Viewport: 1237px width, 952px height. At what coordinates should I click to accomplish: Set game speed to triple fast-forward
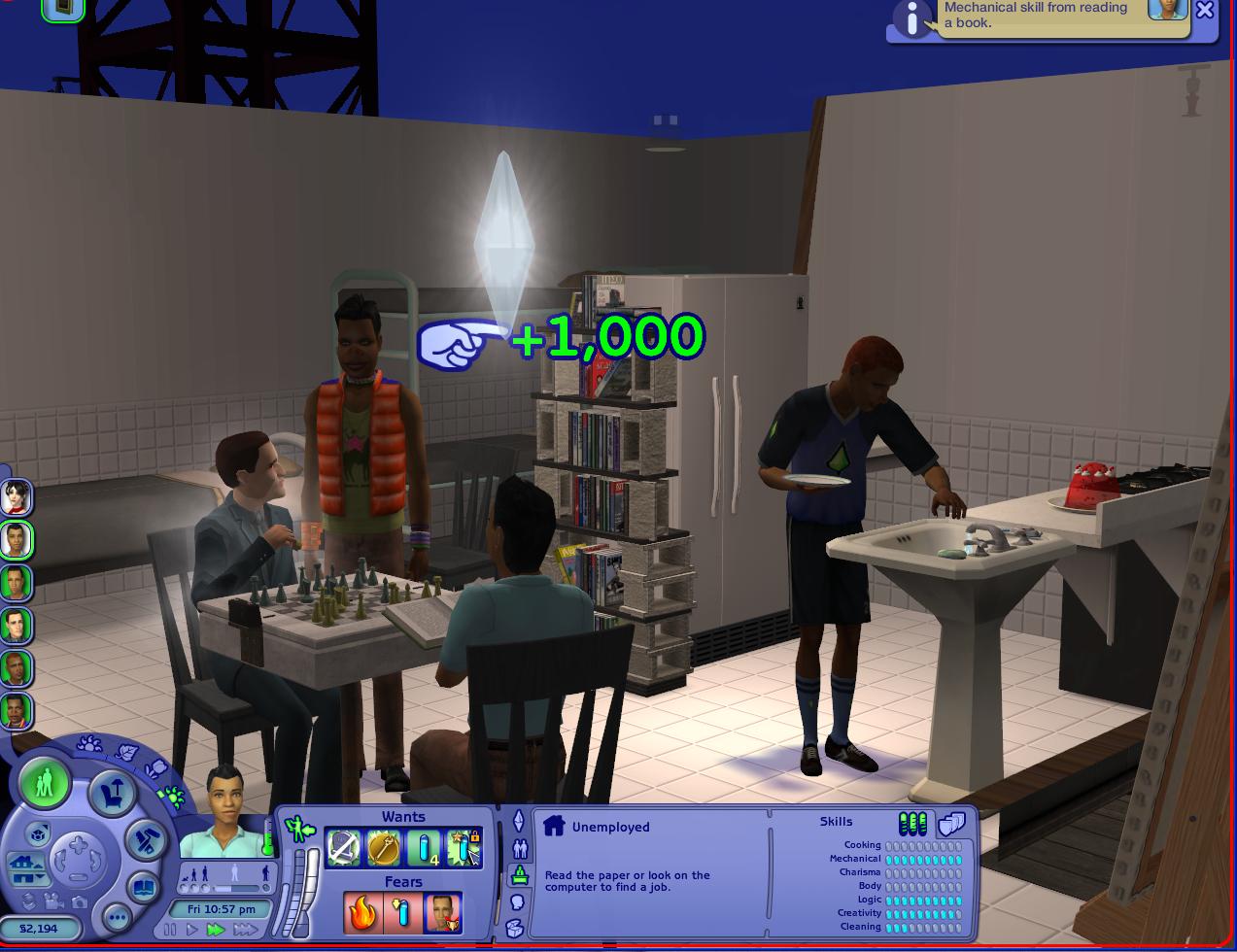tap(245, 931)
